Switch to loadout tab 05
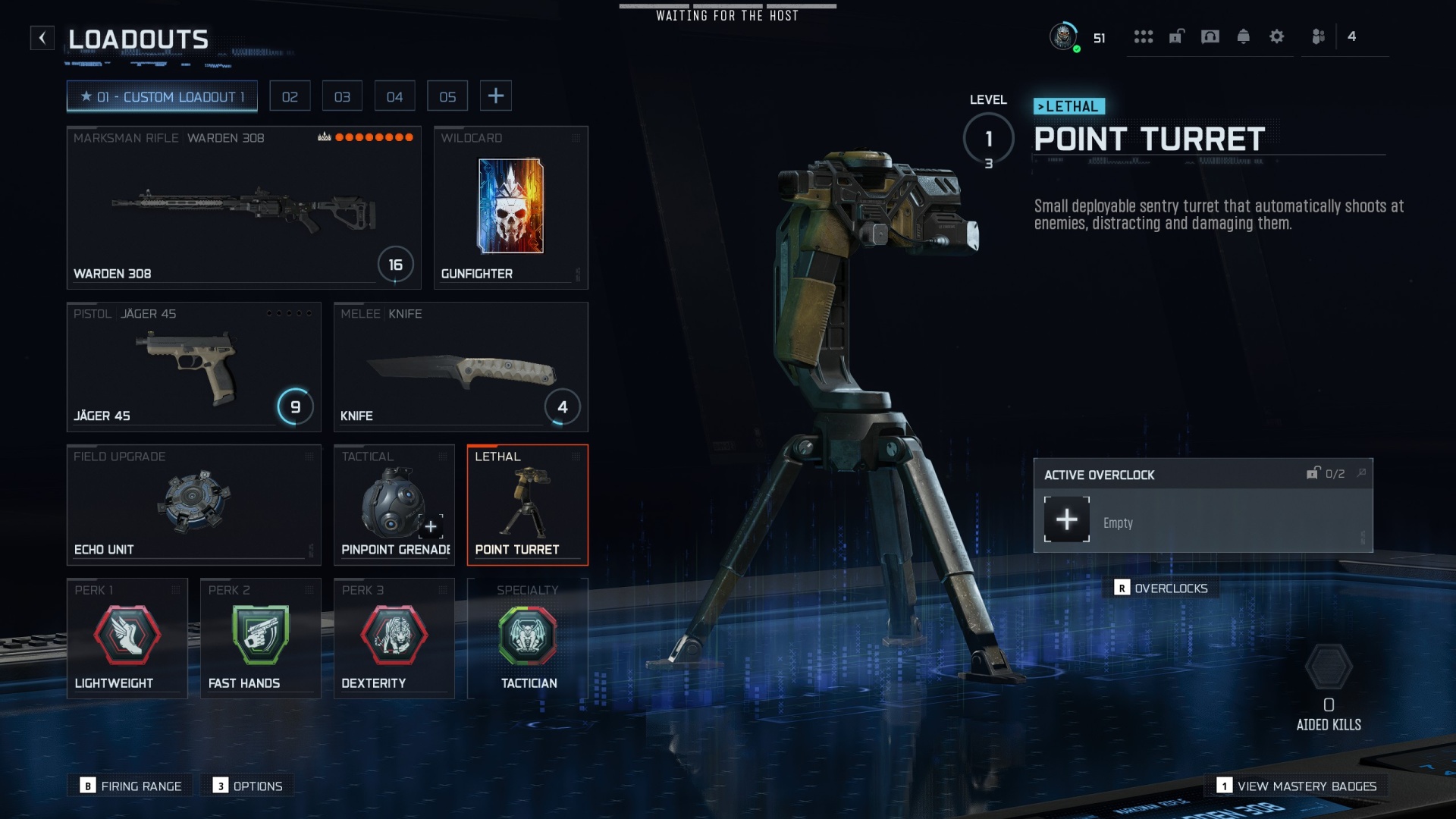This screenshot has width=1456, height=819. pos(447,96)
